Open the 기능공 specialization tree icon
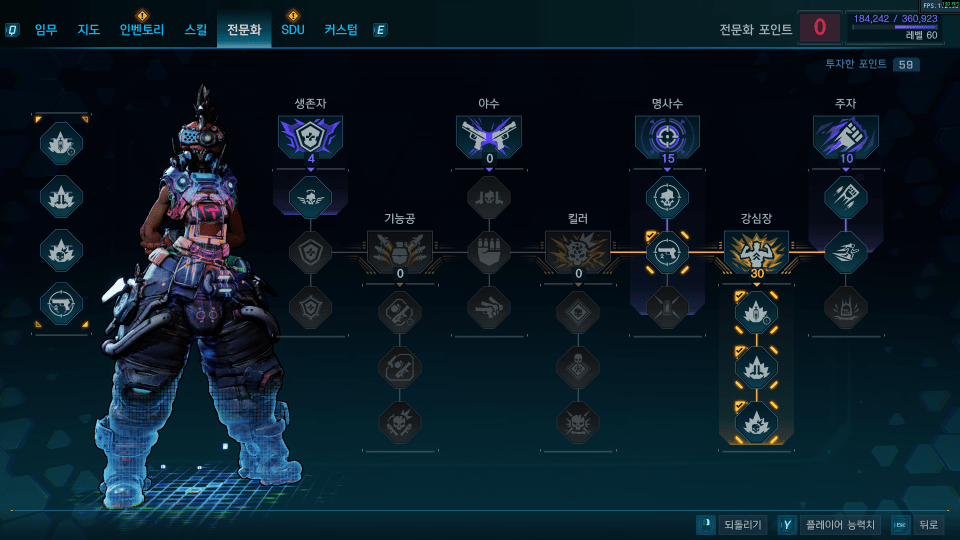The width and height of the screenshot is (960, 540). click(x=400, y=250)
